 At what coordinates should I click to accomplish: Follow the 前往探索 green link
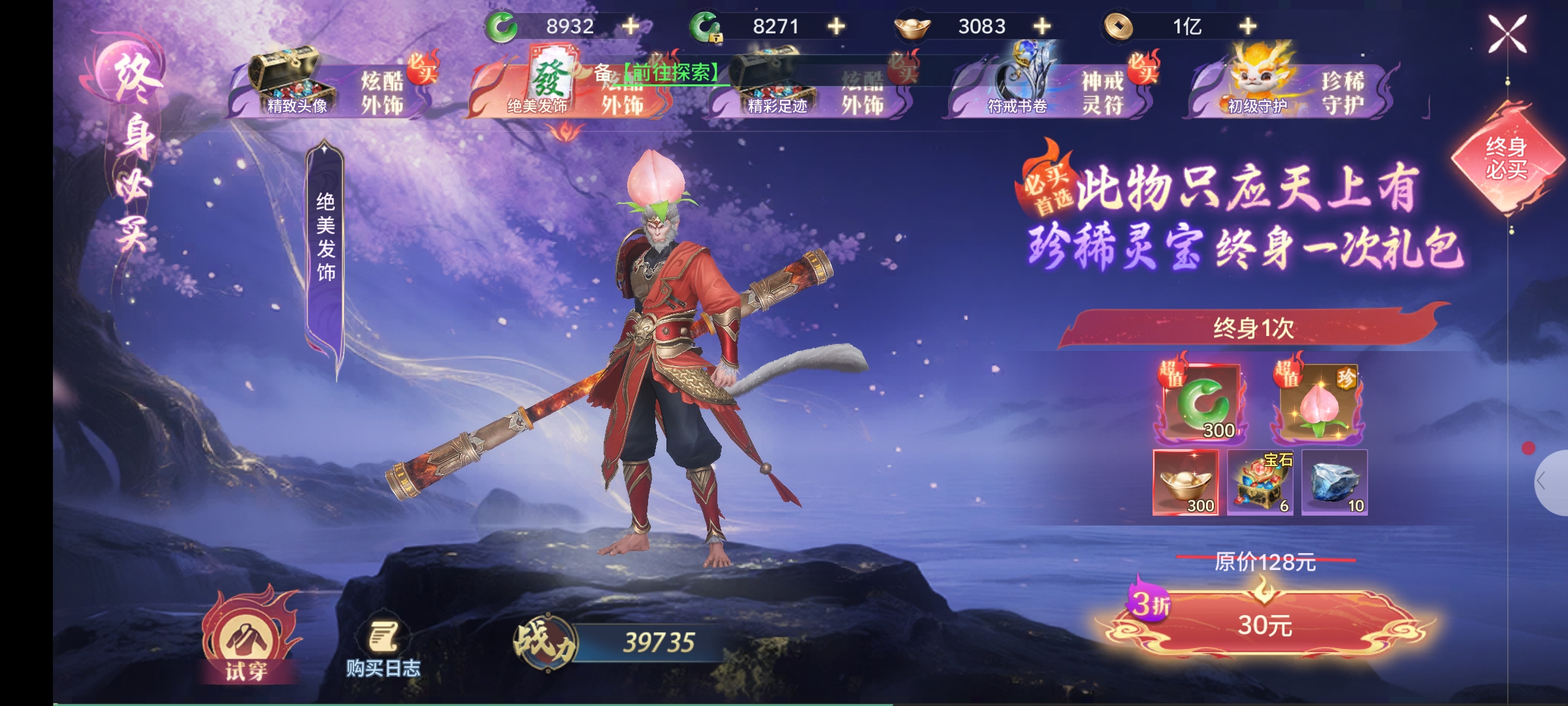[x=672, y=73]
